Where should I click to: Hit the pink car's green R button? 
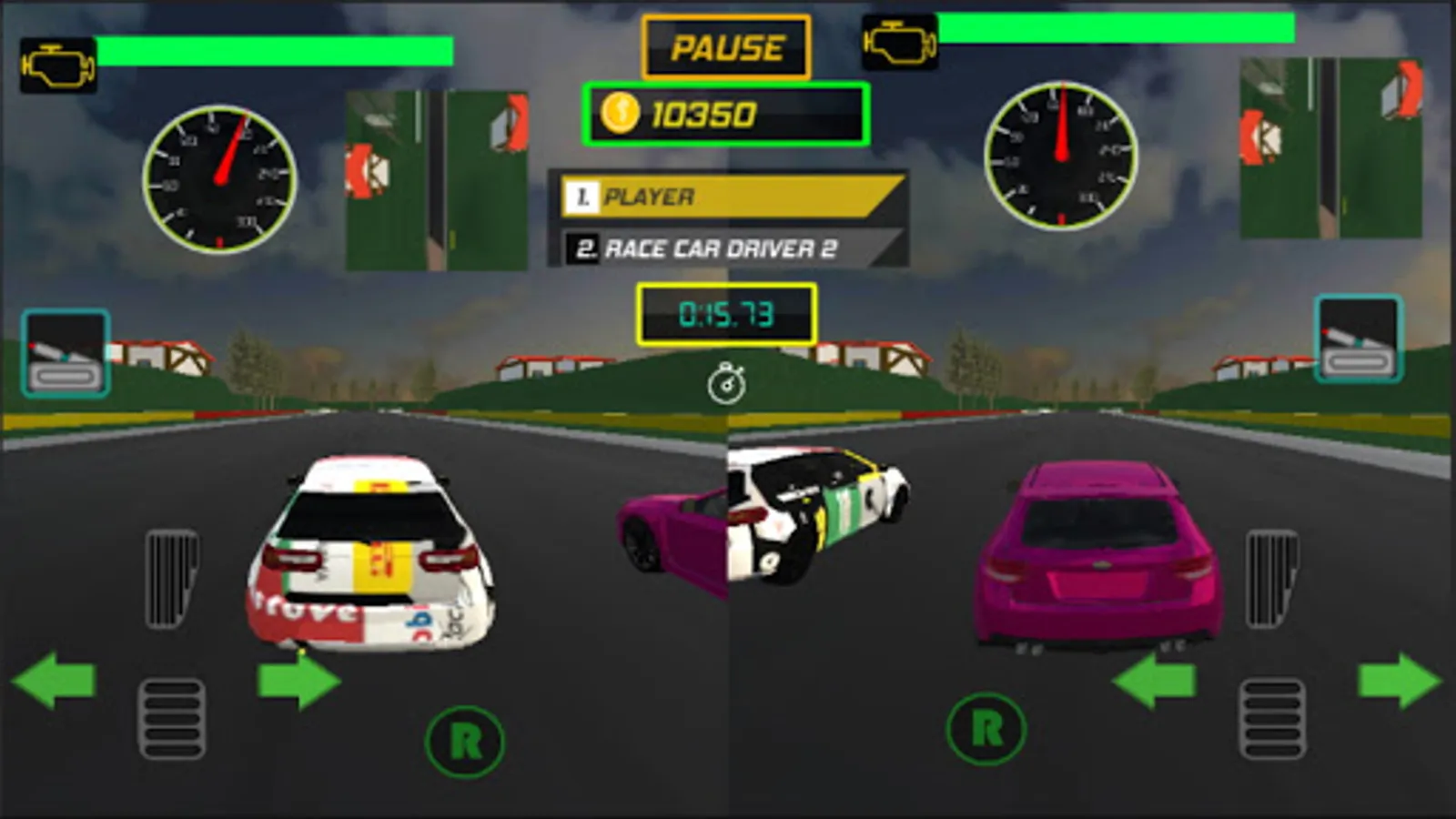986,729
